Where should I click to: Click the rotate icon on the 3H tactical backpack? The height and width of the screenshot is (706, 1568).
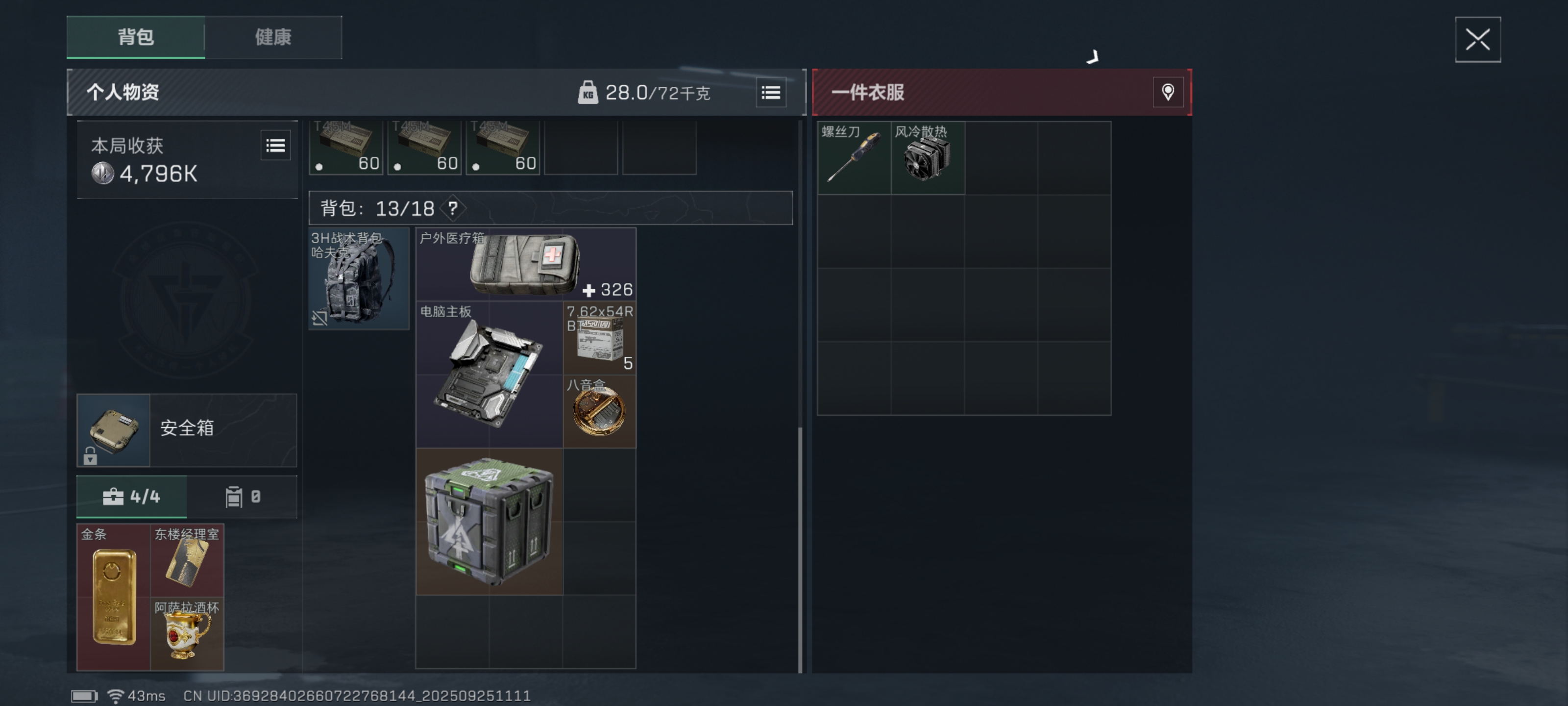tap(318, 319)
